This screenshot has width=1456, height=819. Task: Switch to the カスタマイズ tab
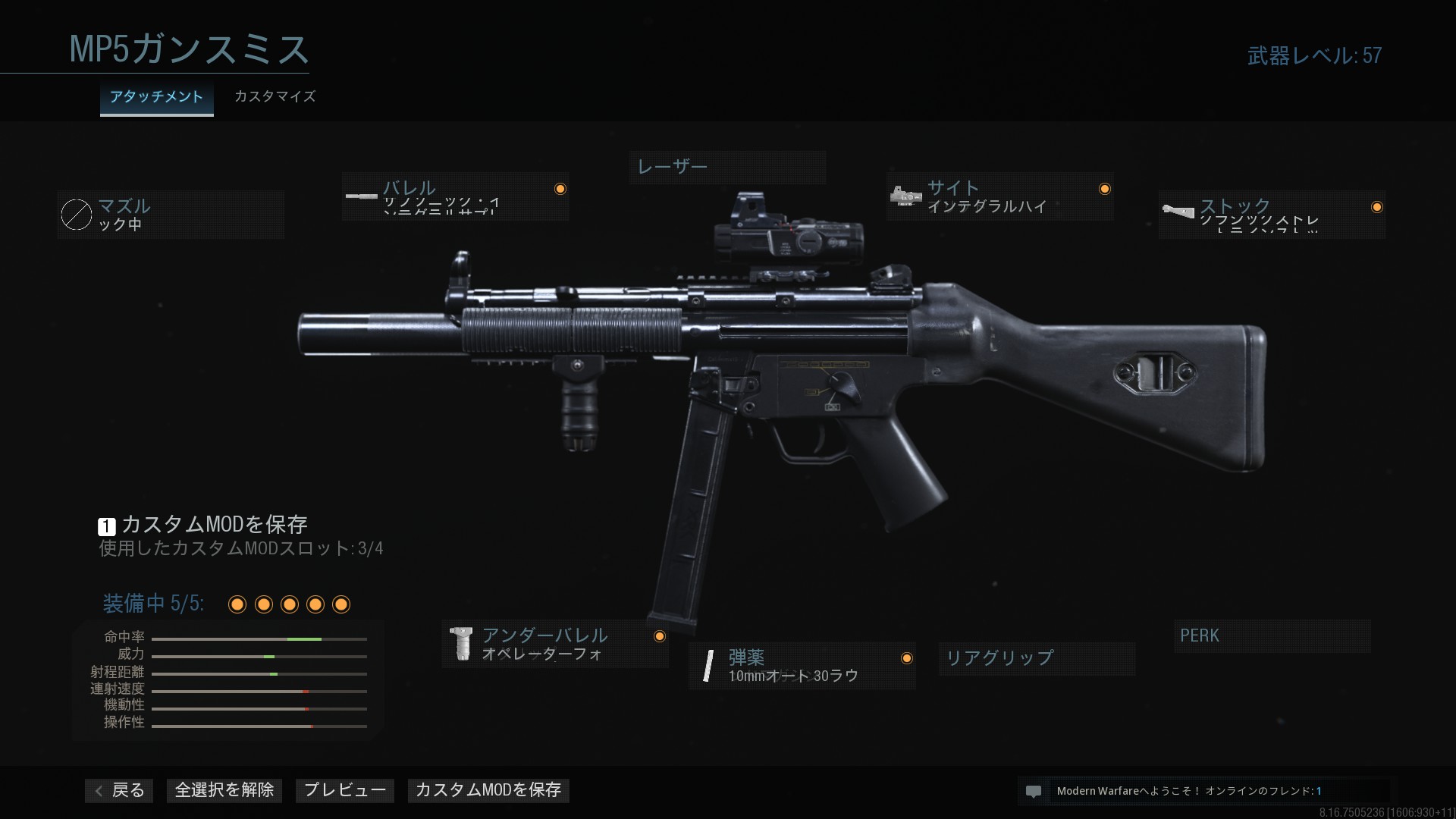pyautogui.click(x=274, y=97)
